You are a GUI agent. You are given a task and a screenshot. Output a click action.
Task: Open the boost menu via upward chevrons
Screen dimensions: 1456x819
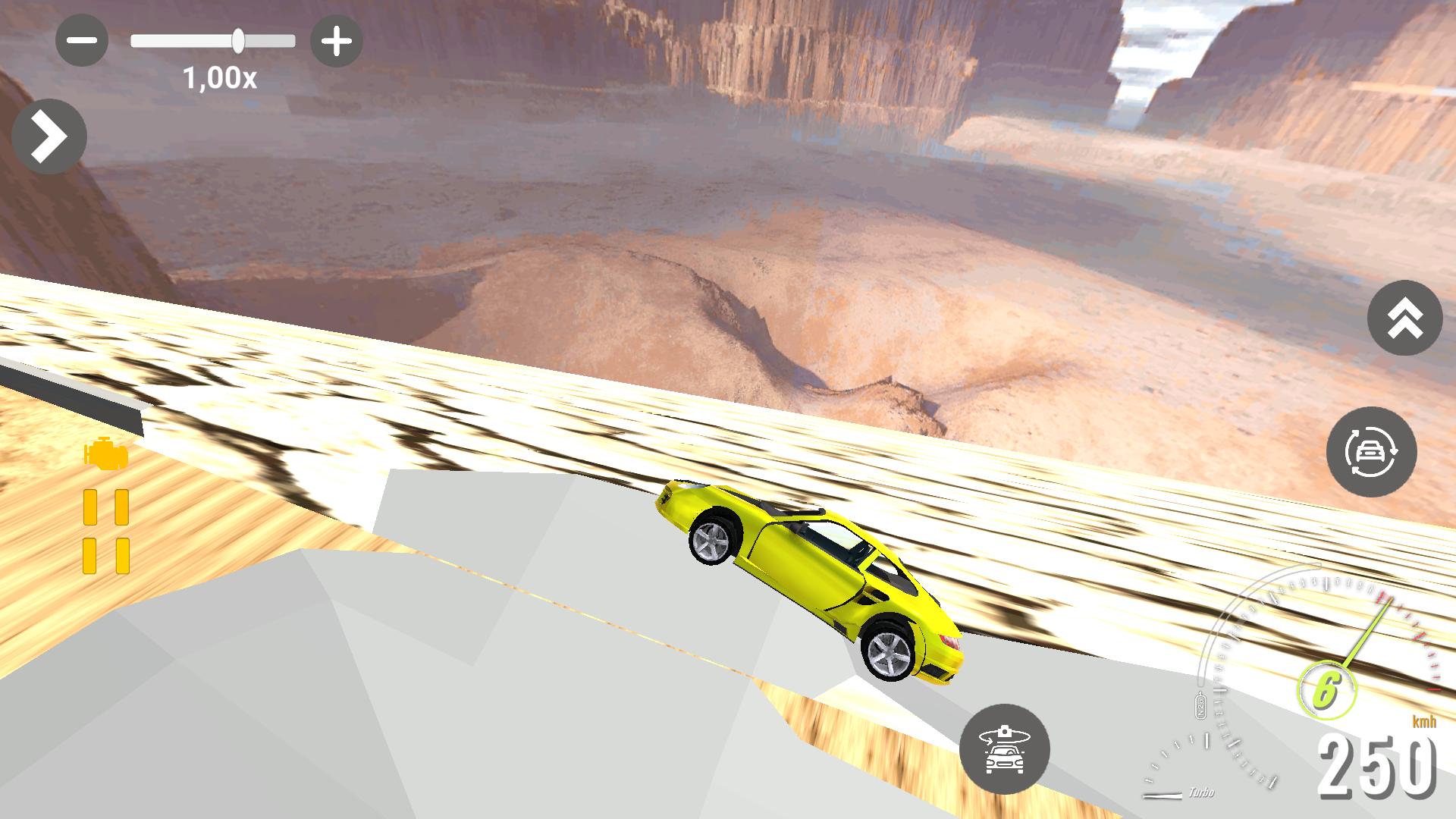point(1404,318)
